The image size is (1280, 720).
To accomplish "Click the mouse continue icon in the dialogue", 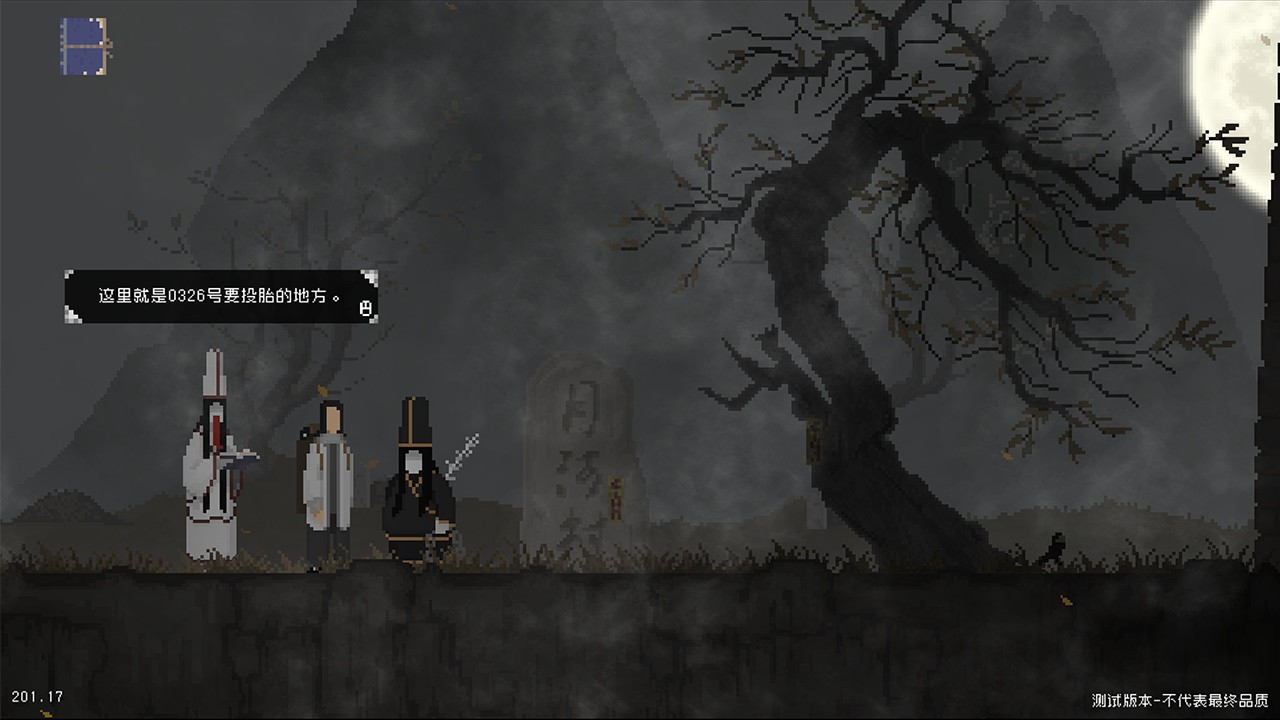I will click(x=366, y=308).
